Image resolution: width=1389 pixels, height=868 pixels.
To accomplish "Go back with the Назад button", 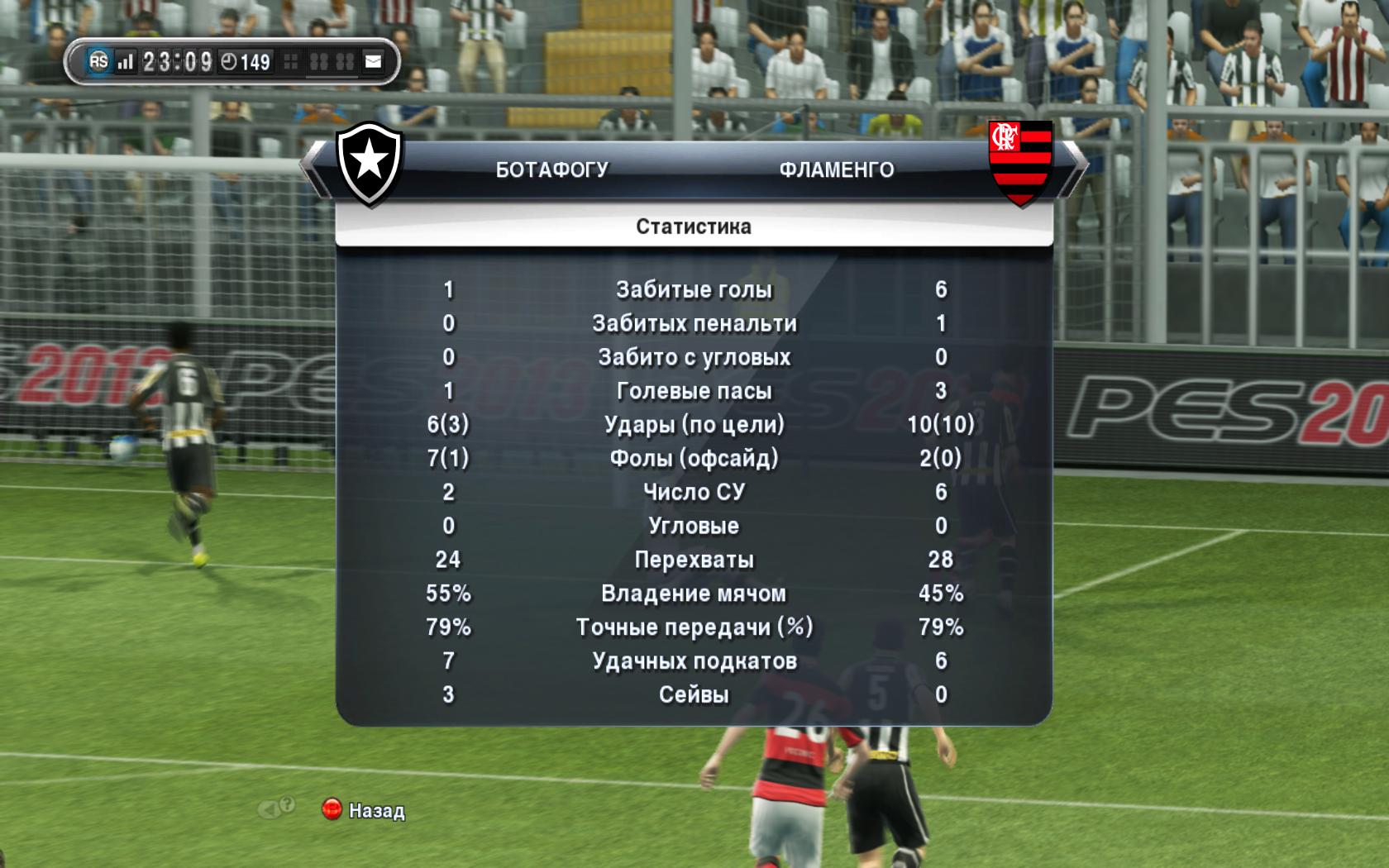I will (364, 810).
